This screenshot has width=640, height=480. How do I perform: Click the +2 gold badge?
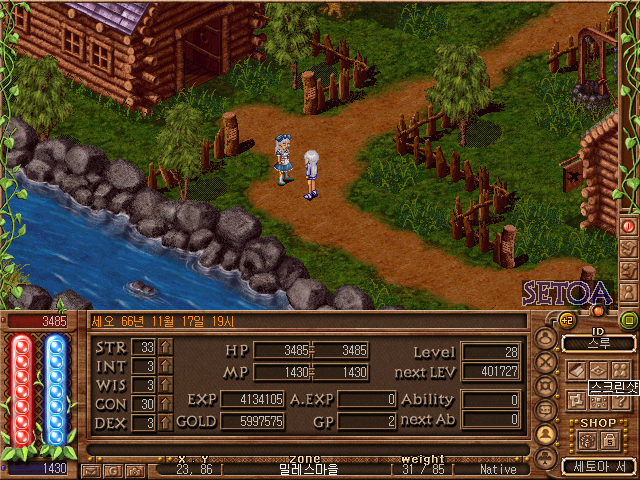pyautogui.click(x=566, y=321)
